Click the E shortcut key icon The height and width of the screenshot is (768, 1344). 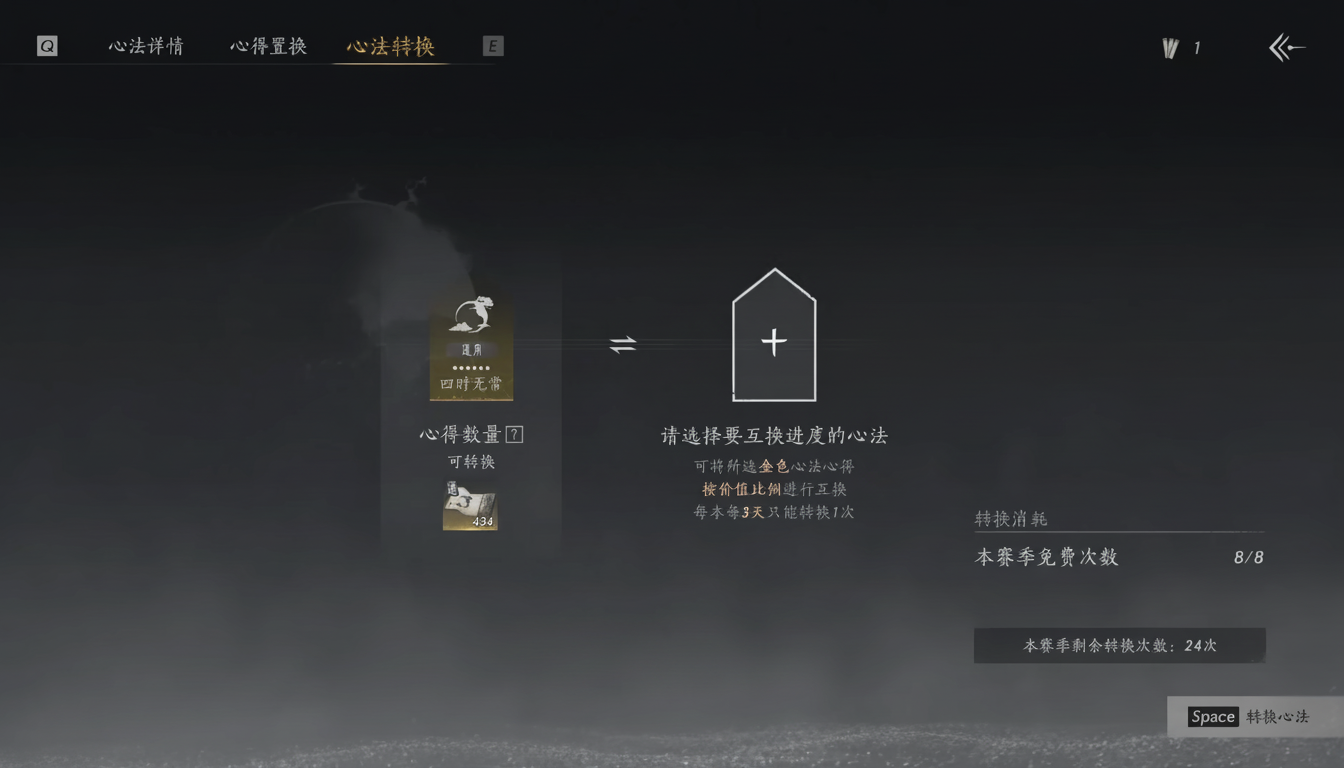[x=492, y=45]
